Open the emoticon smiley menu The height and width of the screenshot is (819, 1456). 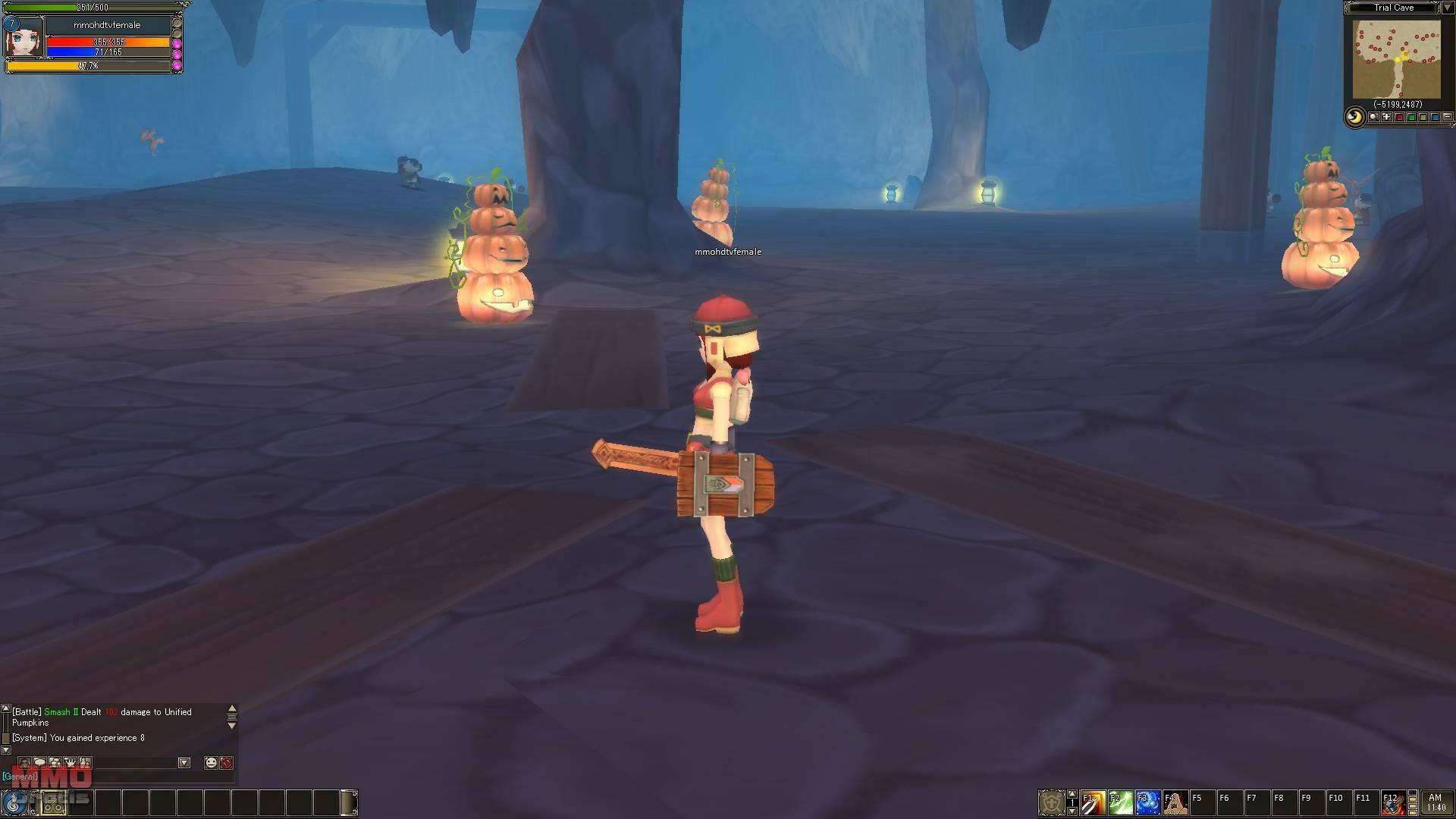[211, 763]
